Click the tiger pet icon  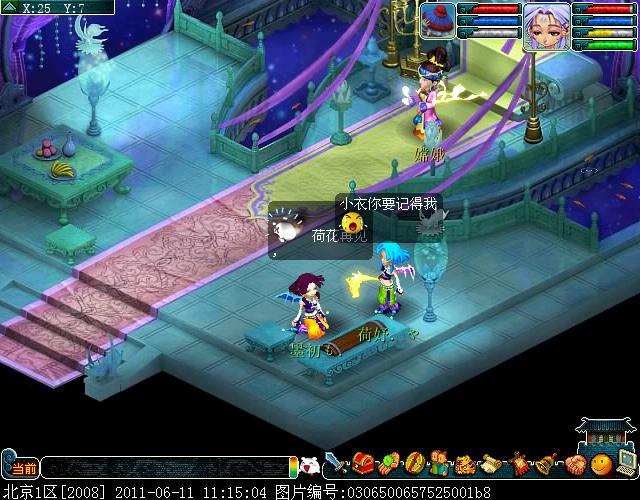point(466,464)
